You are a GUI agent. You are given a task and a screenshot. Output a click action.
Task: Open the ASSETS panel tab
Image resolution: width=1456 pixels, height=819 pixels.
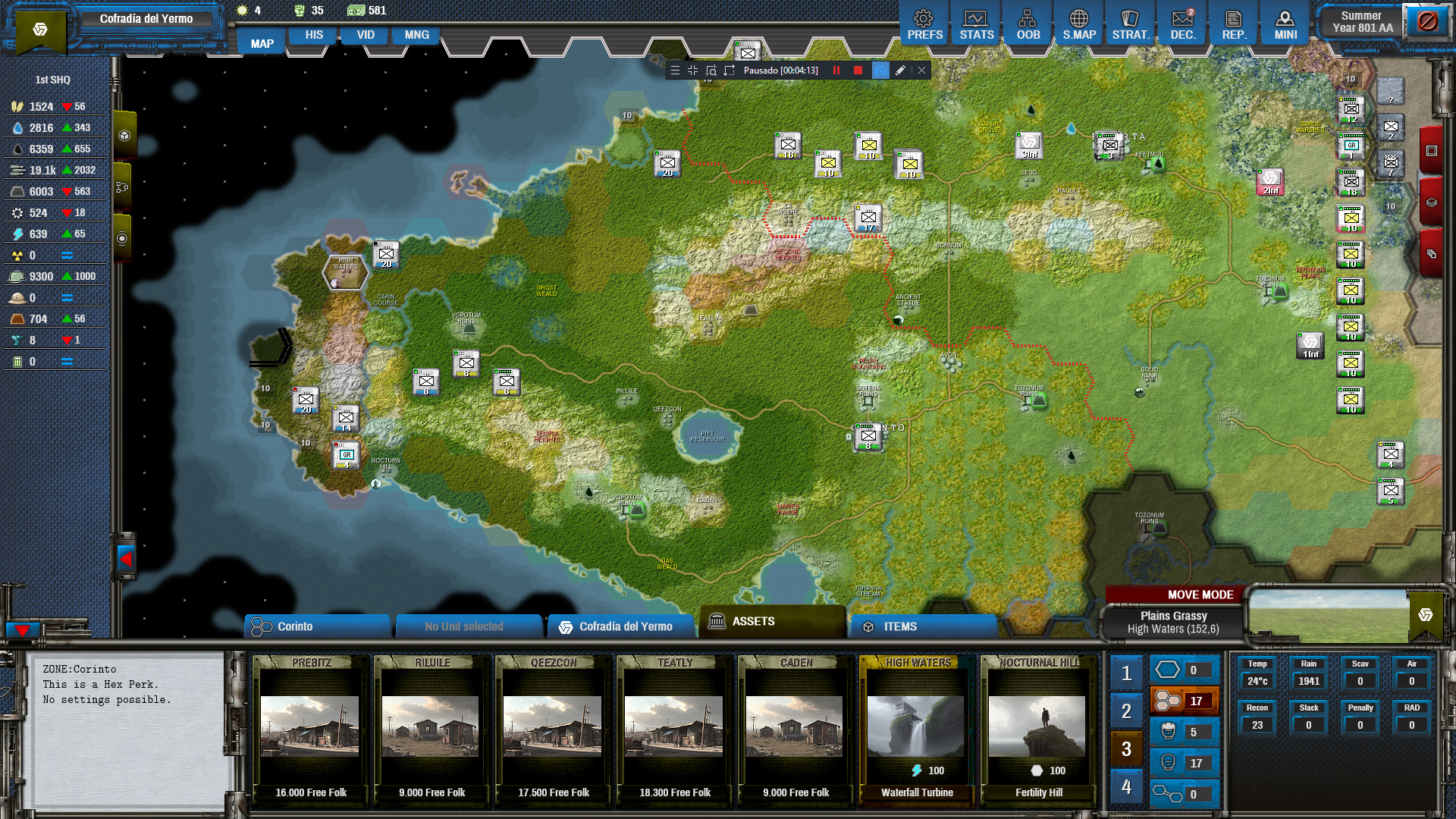pyautogui.click(x=772, y=622)
